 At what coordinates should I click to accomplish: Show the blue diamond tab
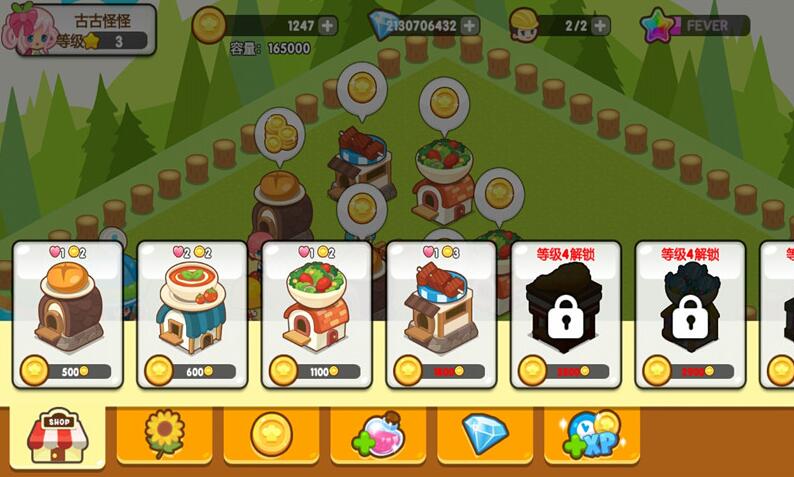[485, 434]
